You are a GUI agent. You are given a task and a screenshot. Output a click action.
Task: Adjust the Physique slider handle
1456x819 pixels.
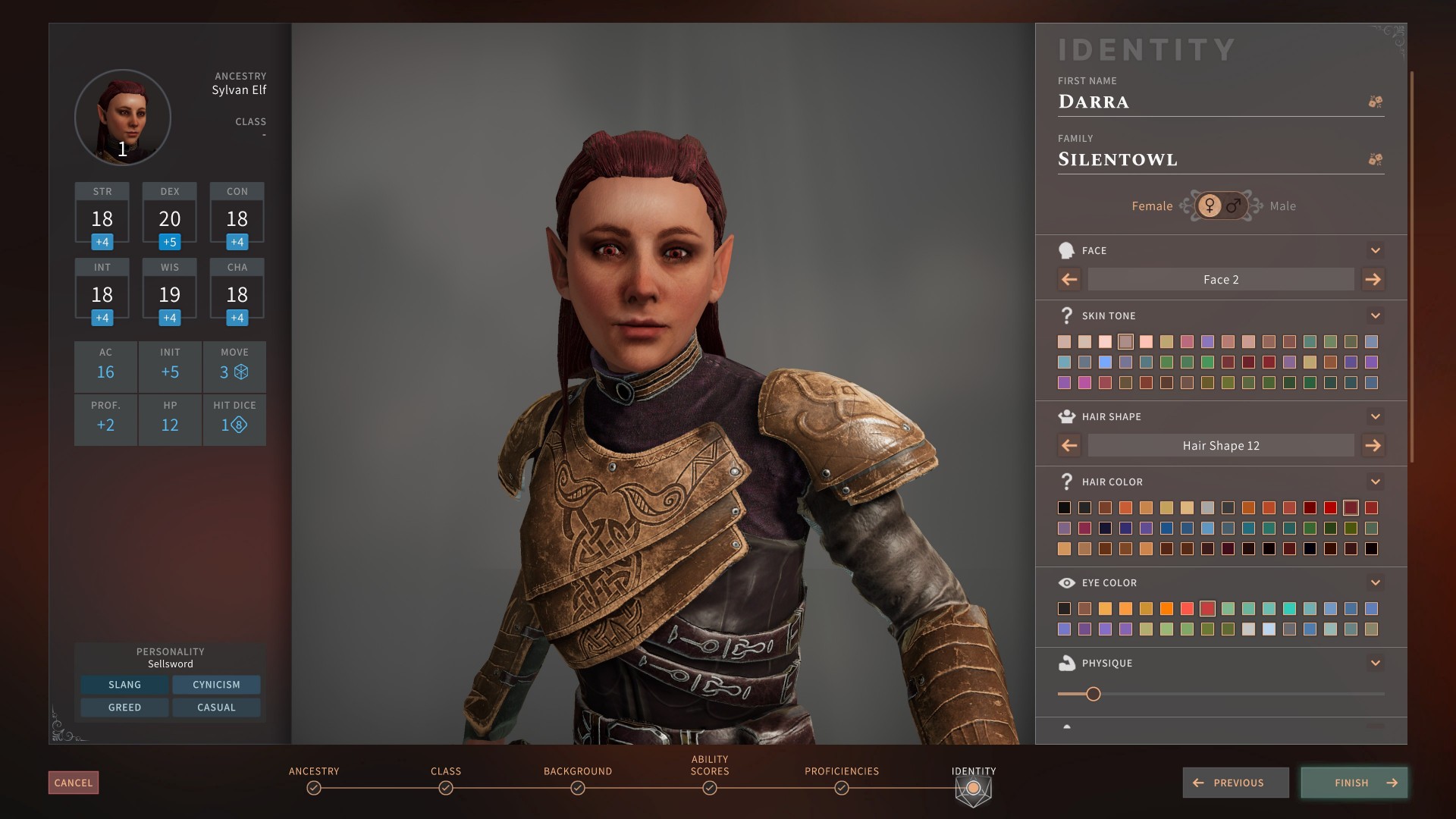[1093, 694]
